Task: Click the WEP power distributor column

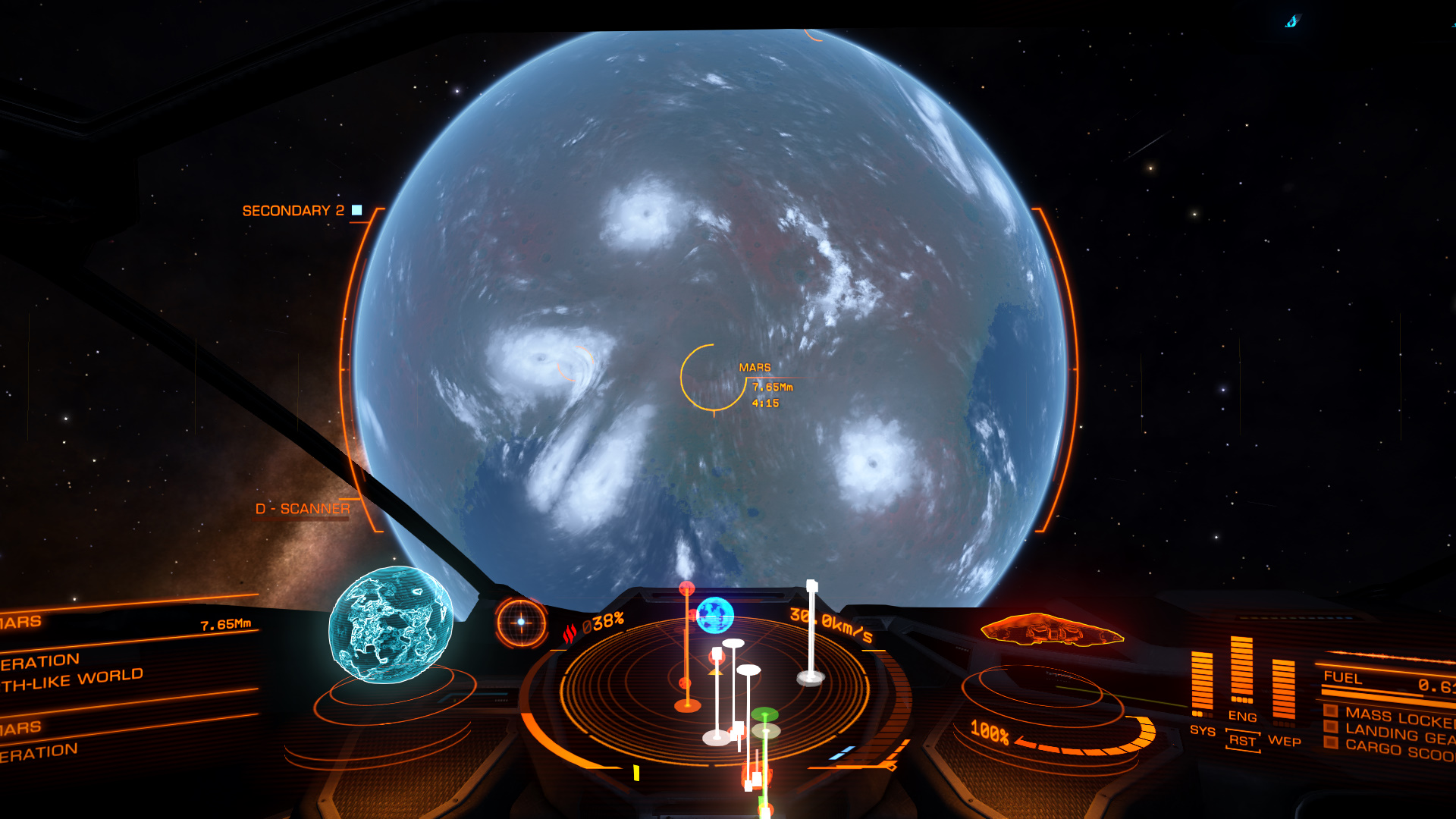Action: click(x=1283, y=689)
